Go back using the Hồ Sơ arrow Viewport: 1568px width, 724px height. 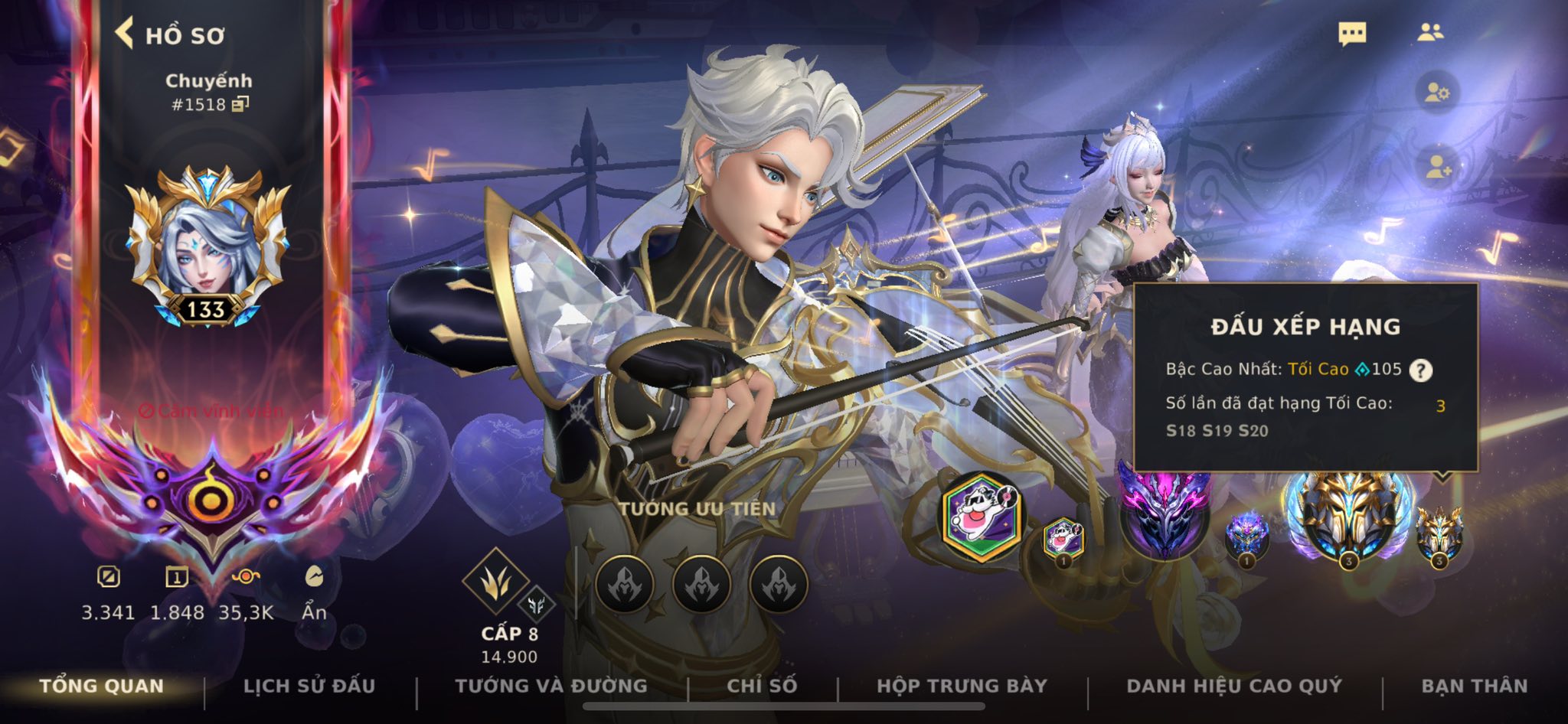click(x=125, y=34)
